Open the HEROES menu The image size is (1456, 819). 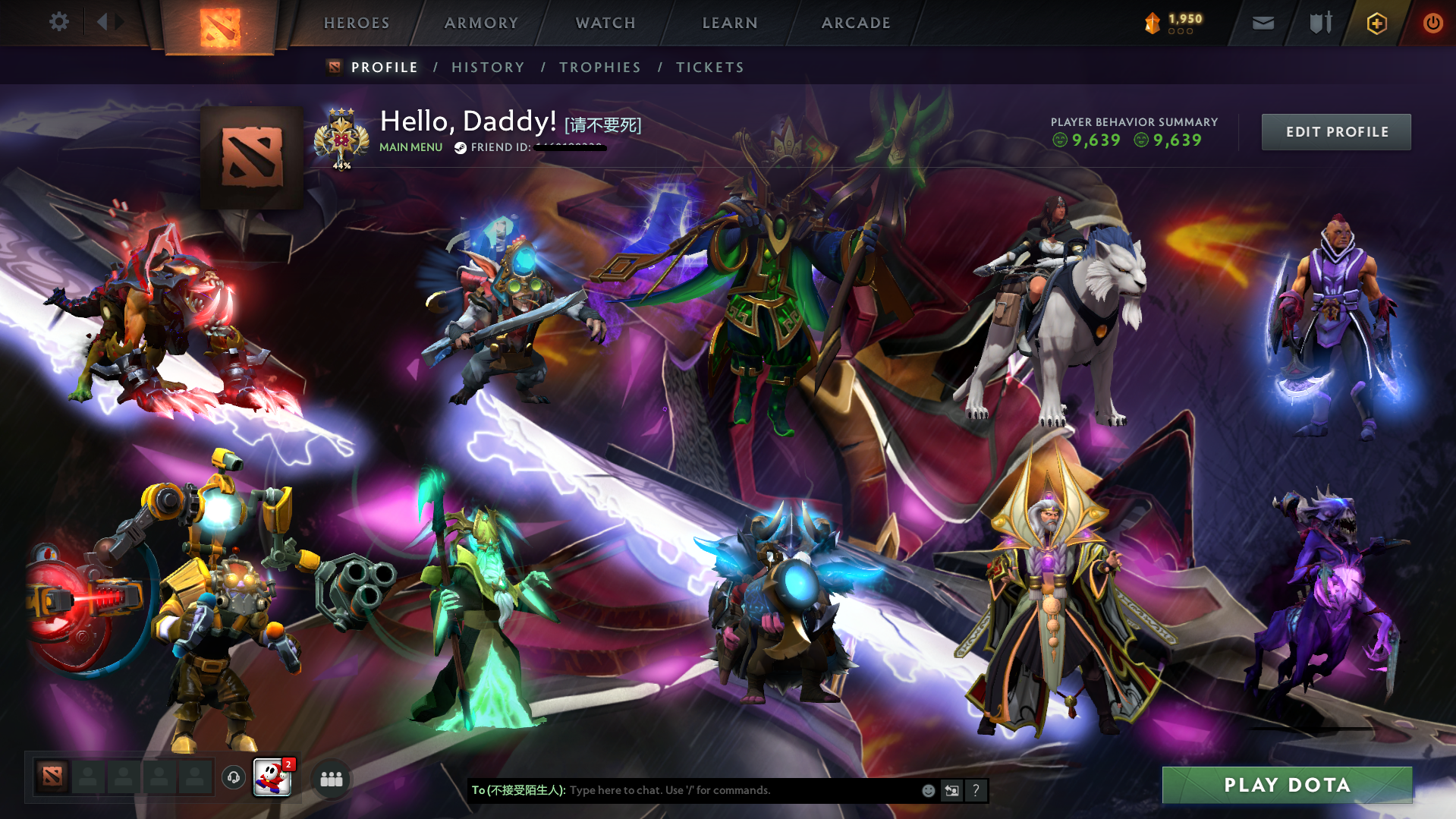point(356,23)
